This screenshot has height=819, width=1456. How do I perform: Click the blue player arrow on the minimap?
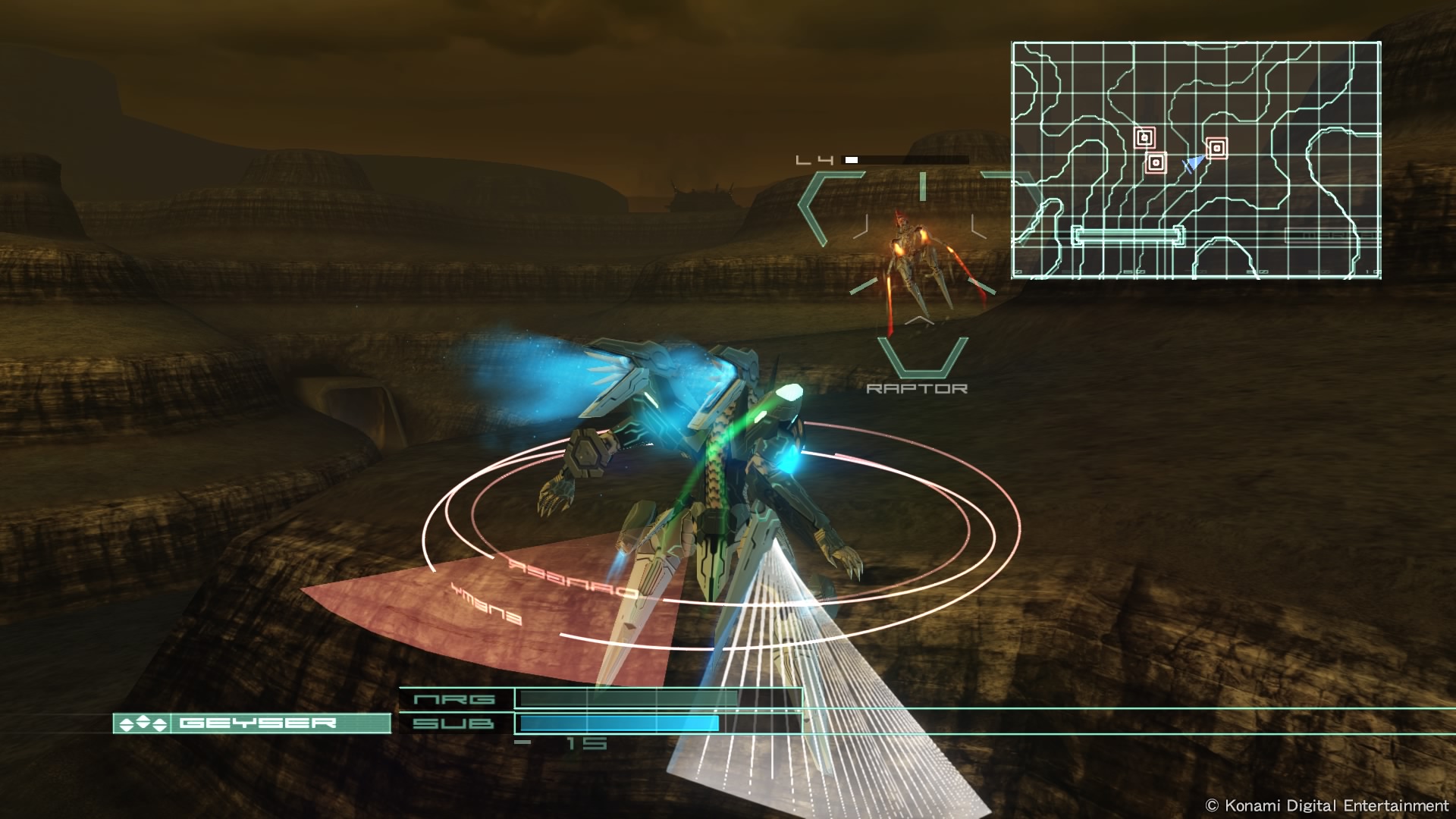[1194, 163]
